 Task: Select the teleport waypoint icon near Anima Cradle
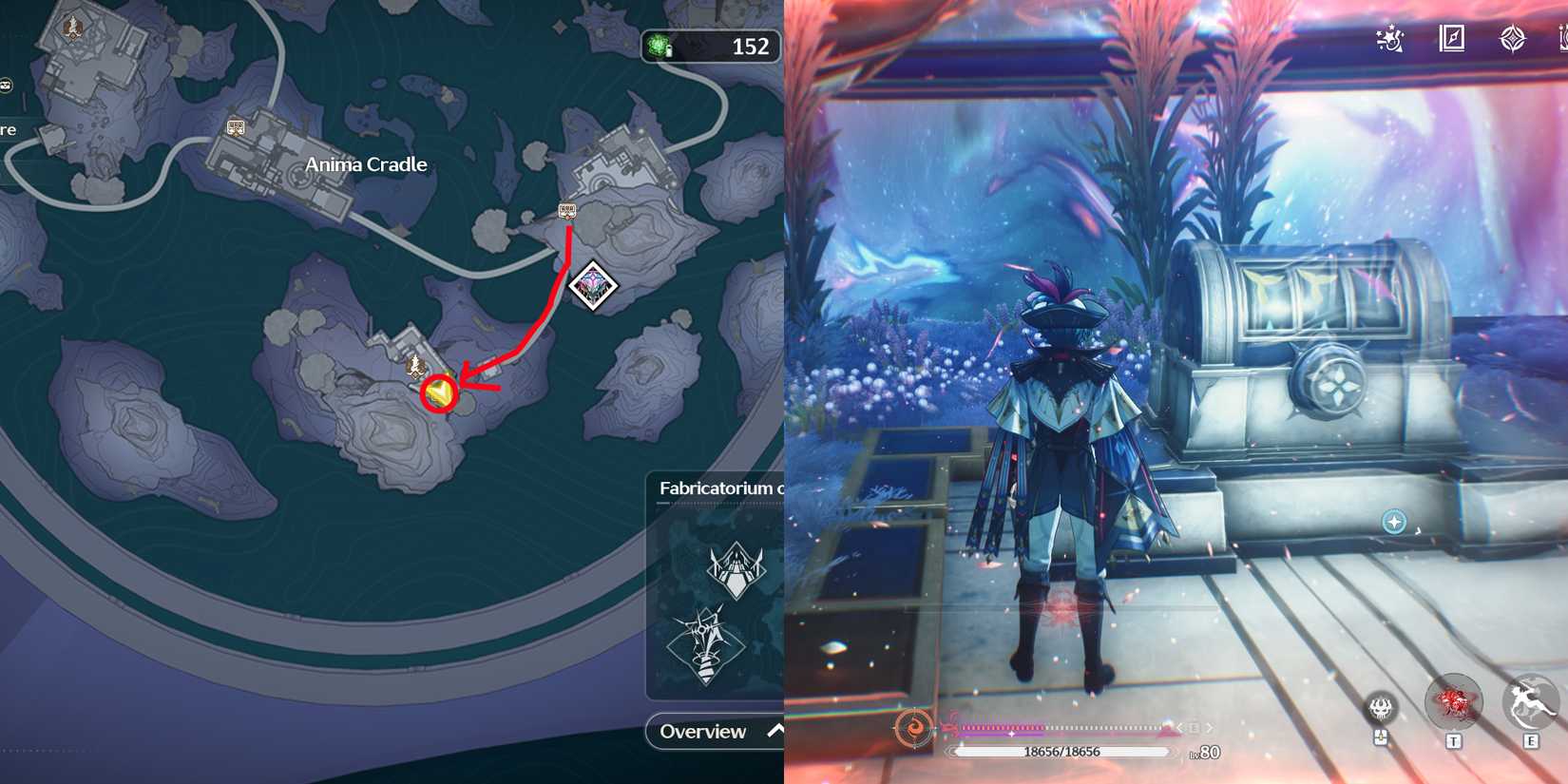click(x=236, y=126)
